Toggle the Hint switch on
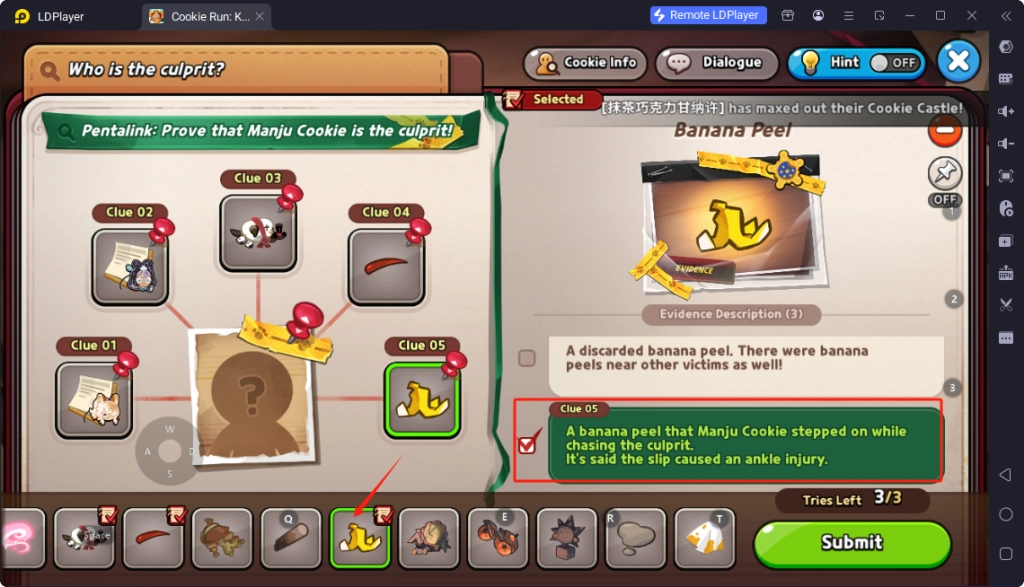1024x587 pixels. point(893,62)
